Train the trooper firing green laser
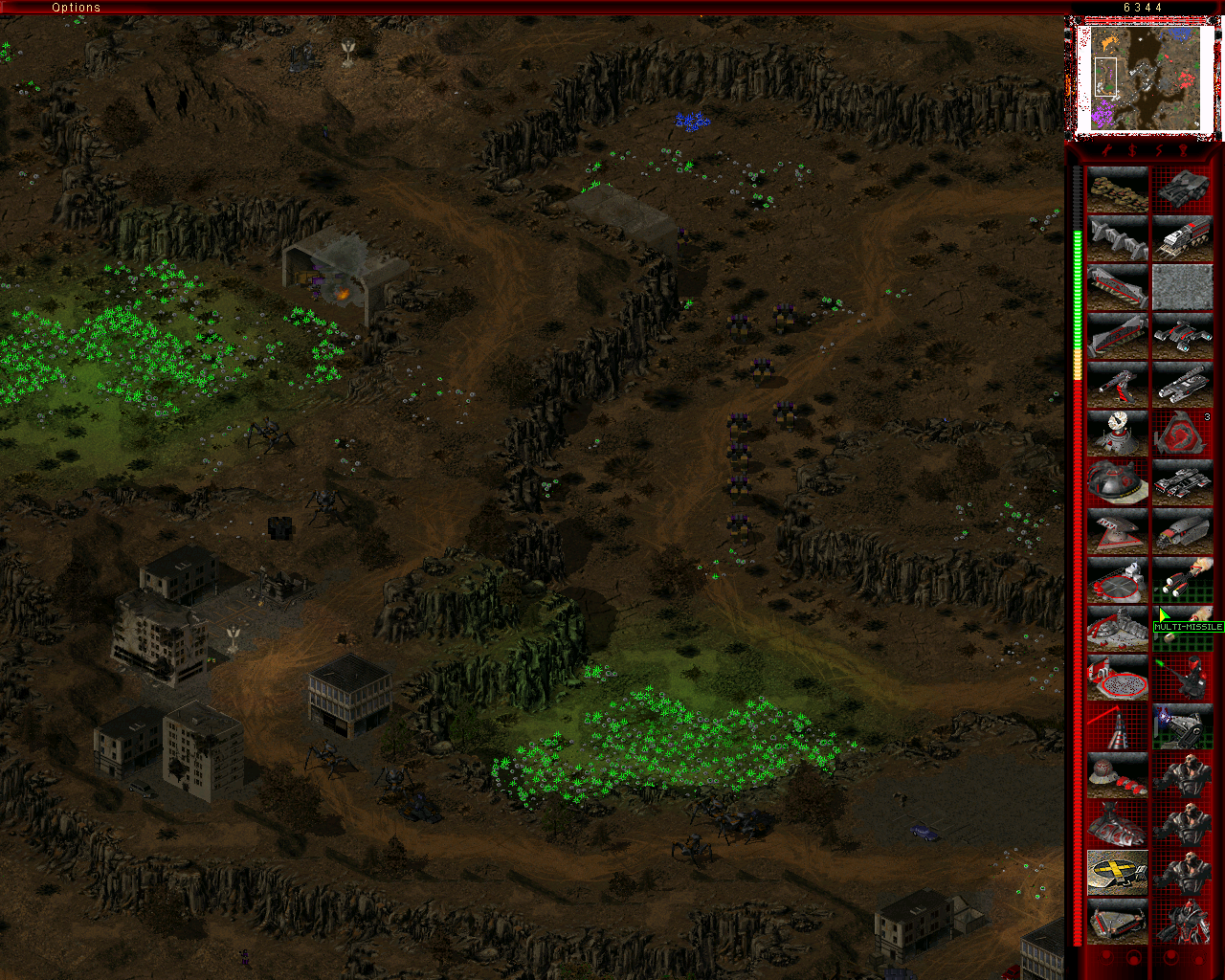 pyautogui.click(x=1183, y=678)
